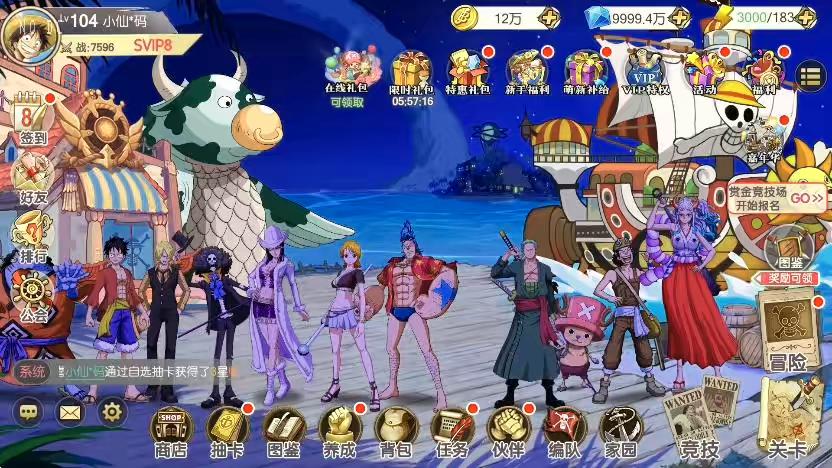Image resolution: width=832 pixels, height=468 pixels.
Task: Open the 好友 friends list
Action: pos(32,178)
